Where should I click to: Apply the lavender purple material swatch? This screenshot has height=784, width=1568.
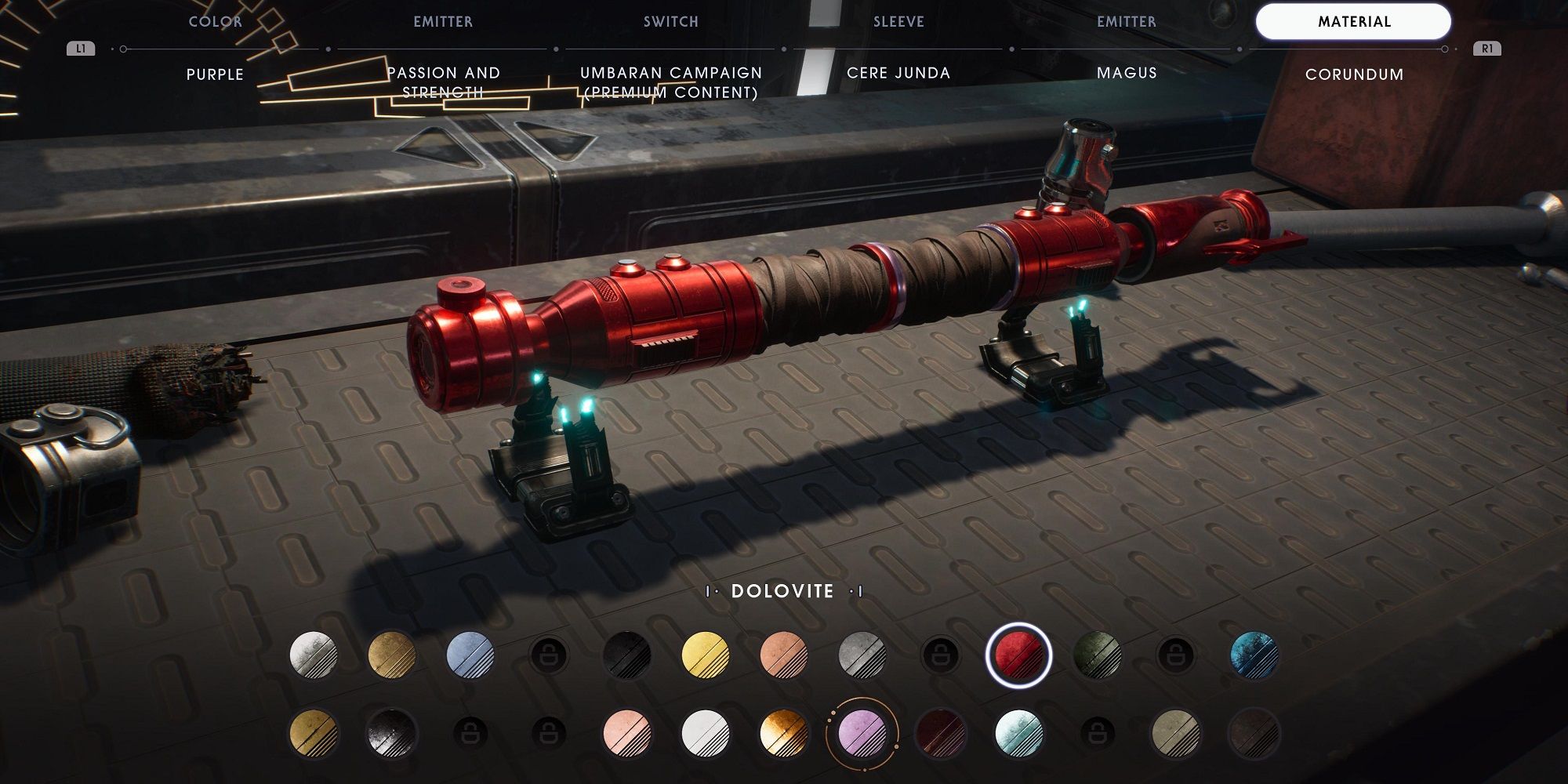tap(862, 733)
